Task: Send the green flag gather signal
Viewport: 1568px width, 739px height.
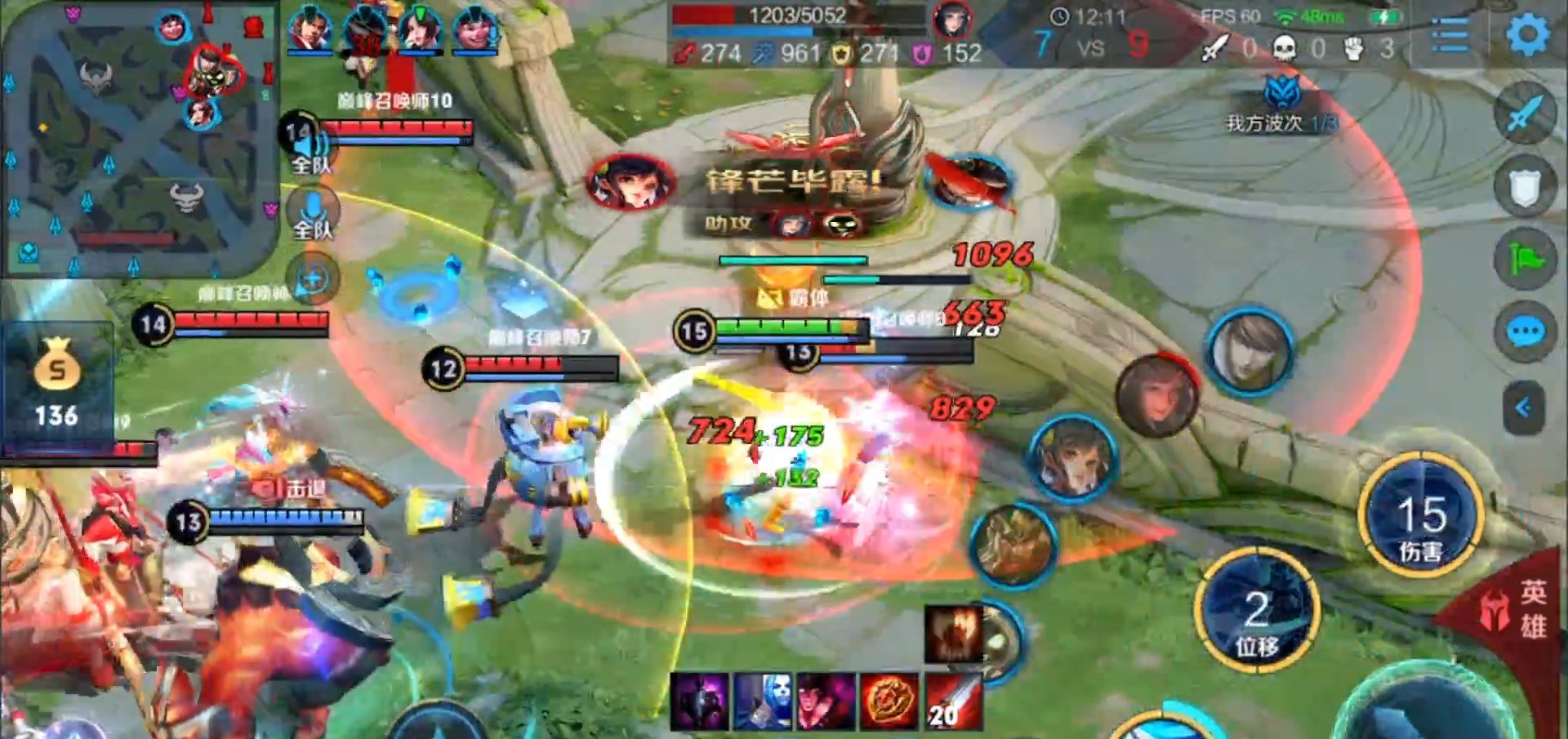Action: coord(1524,260)
